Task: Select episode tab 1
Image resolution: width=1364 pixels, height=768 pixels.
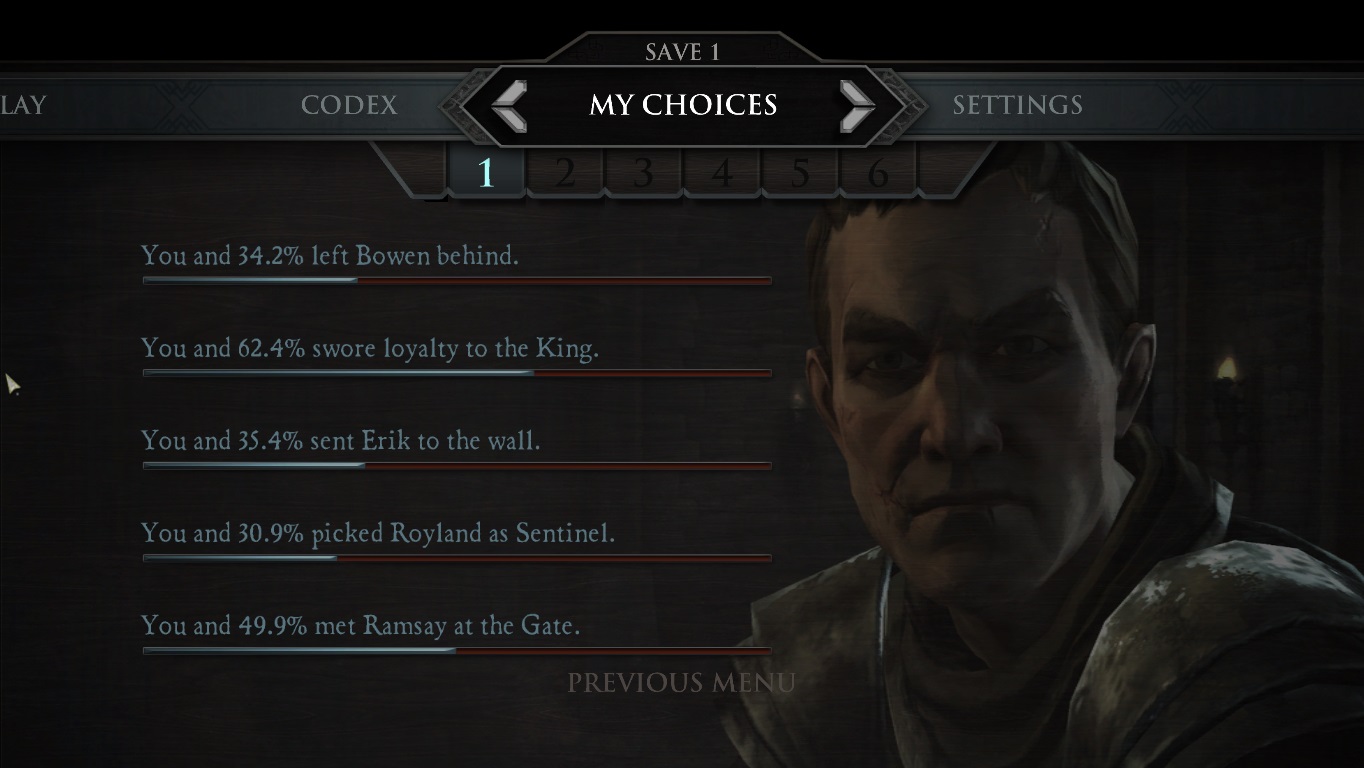Action: [486, 174]
